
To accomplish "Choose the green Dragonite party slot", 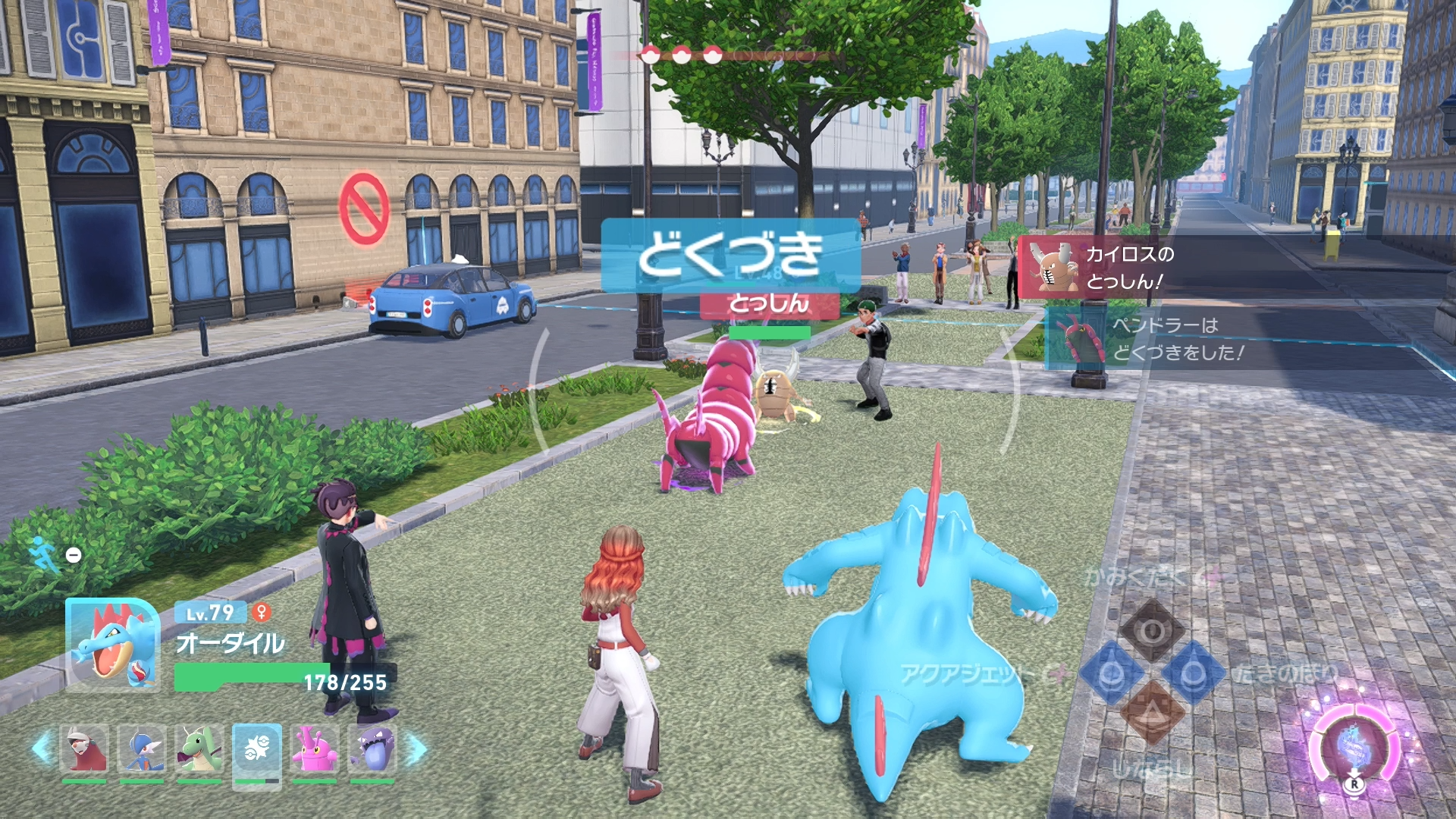I will tap(199, 749).
